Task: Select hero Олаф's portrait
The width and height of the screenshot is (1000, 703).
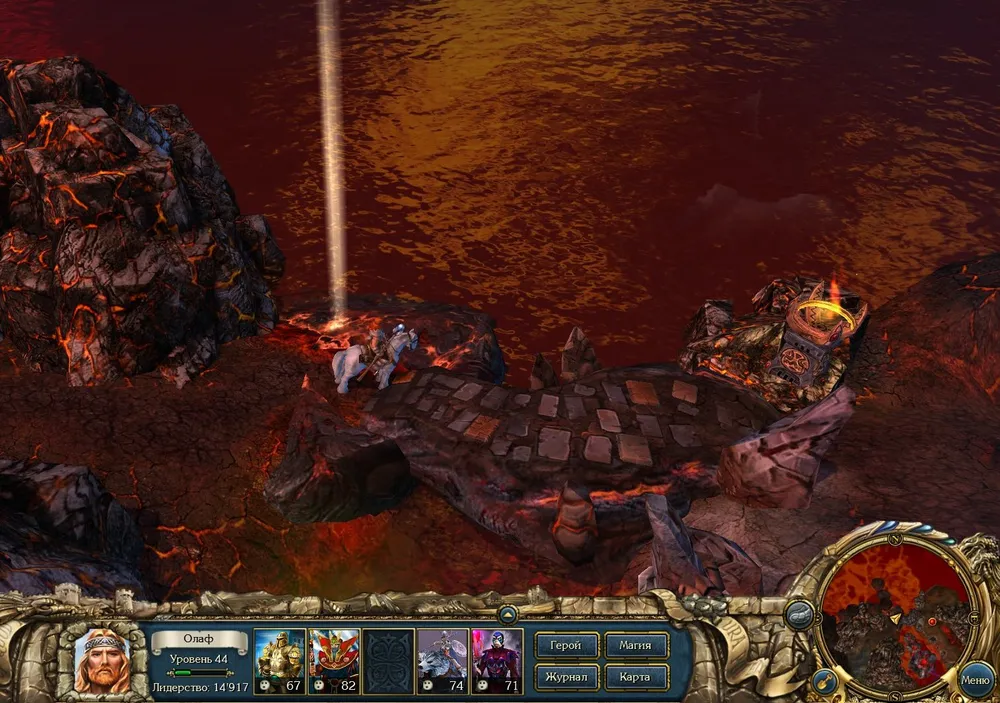Action: click(101, 660)
